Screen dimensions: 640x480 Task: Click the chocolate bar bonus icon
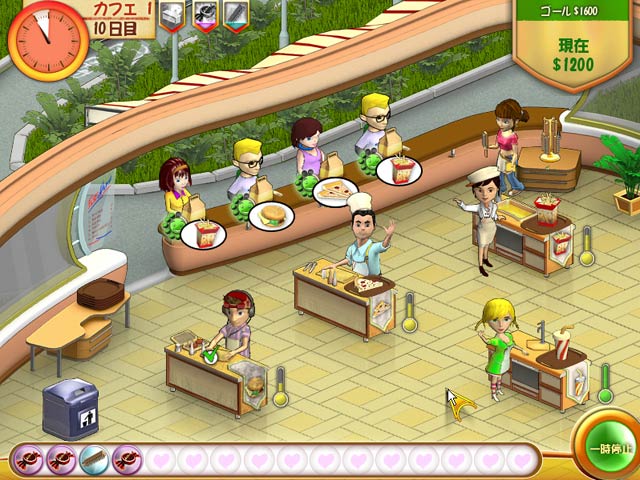tap(94, 459)
